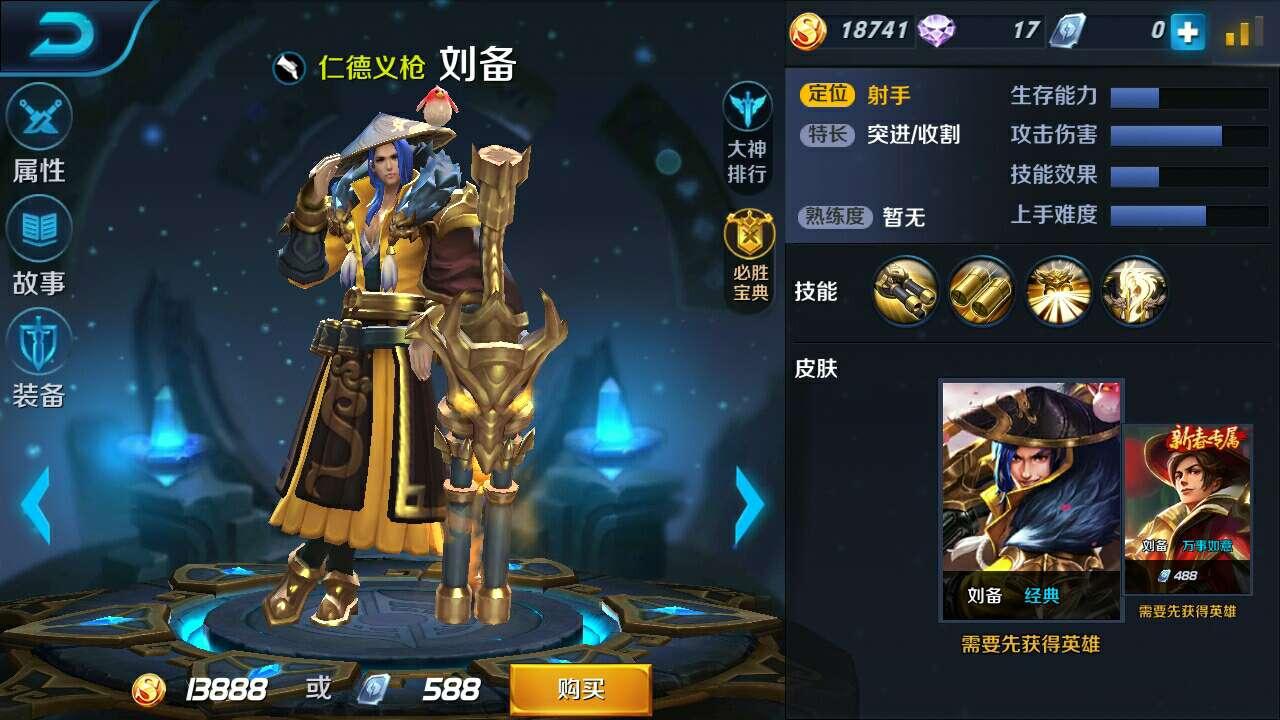Add more coupons with the plus button
1280x720 pixels.
(1188, 32)
